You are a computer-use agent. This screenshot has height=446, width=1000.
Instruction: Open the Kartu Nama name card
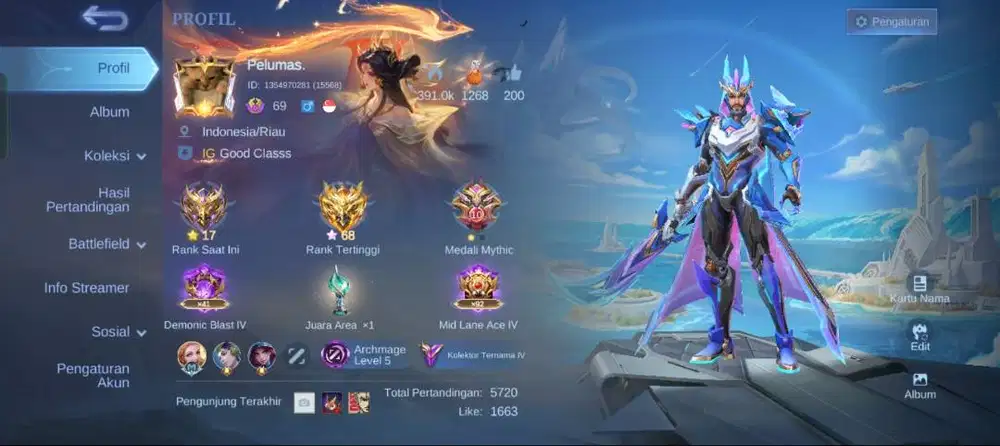(x=919, y=289)
